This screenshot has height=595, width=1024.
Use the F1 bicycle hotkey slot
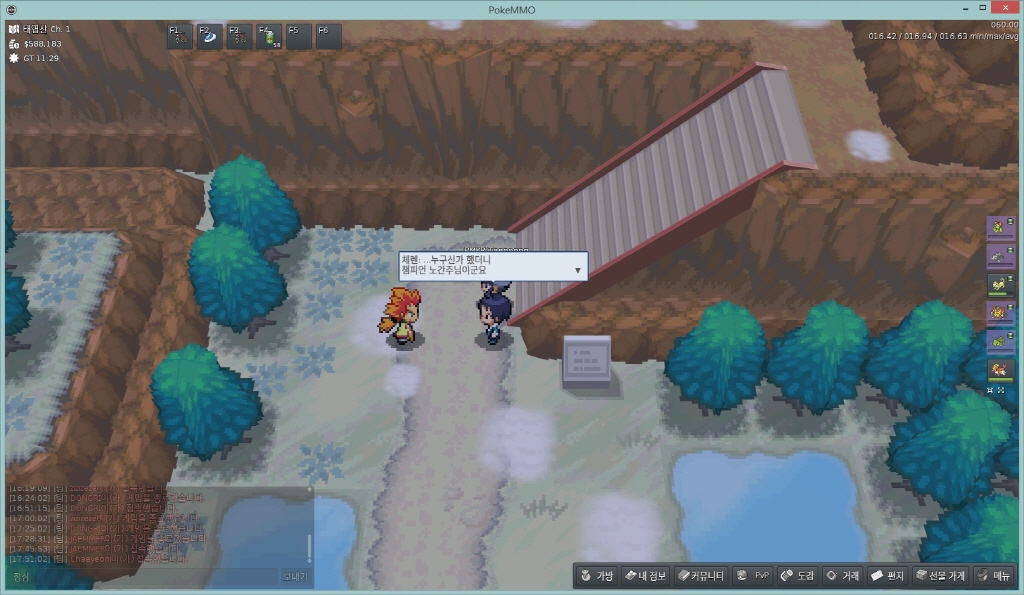[180, 37]
